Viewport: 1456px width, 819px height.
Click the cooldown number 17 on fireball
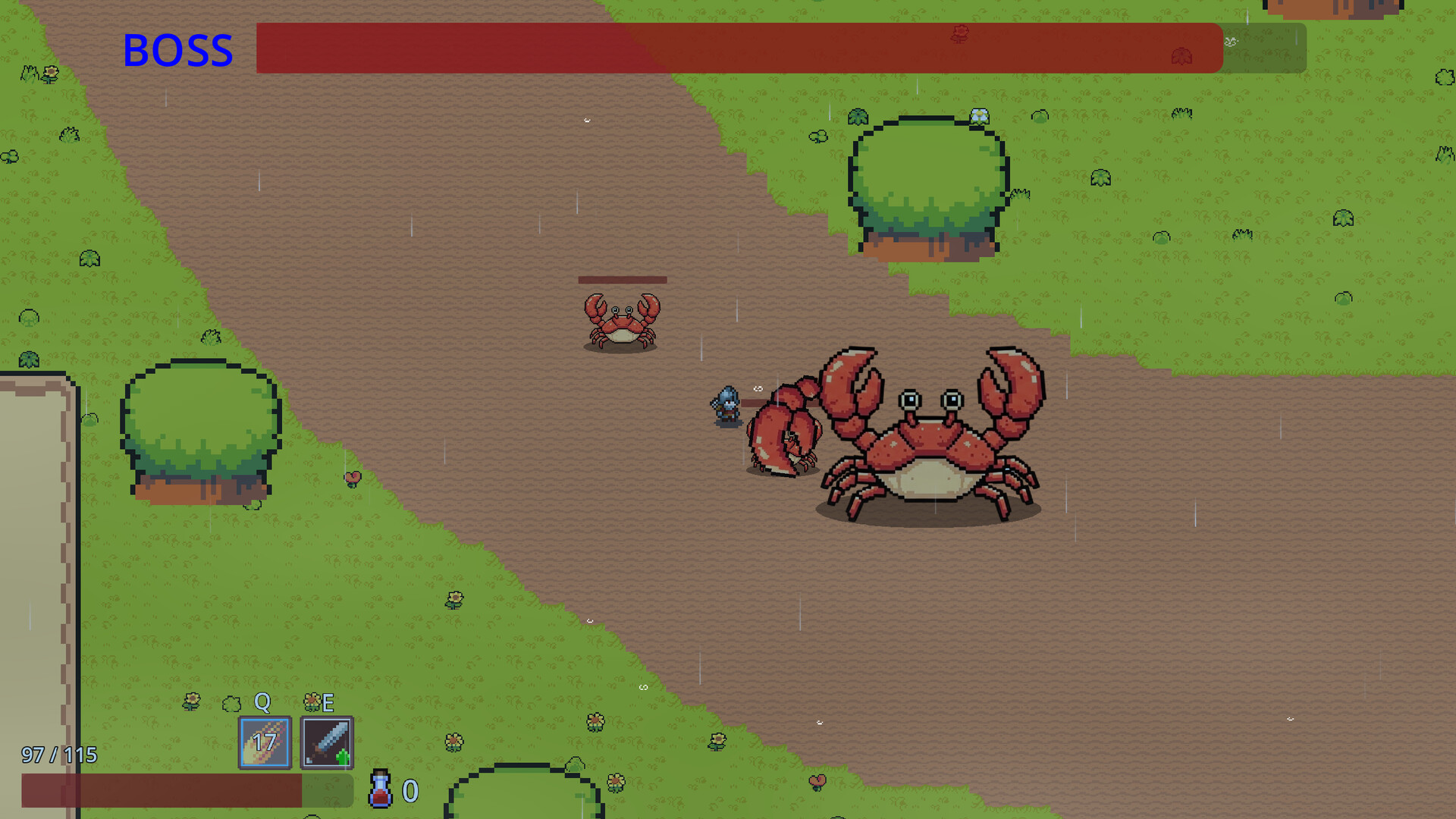click(263, 742)
